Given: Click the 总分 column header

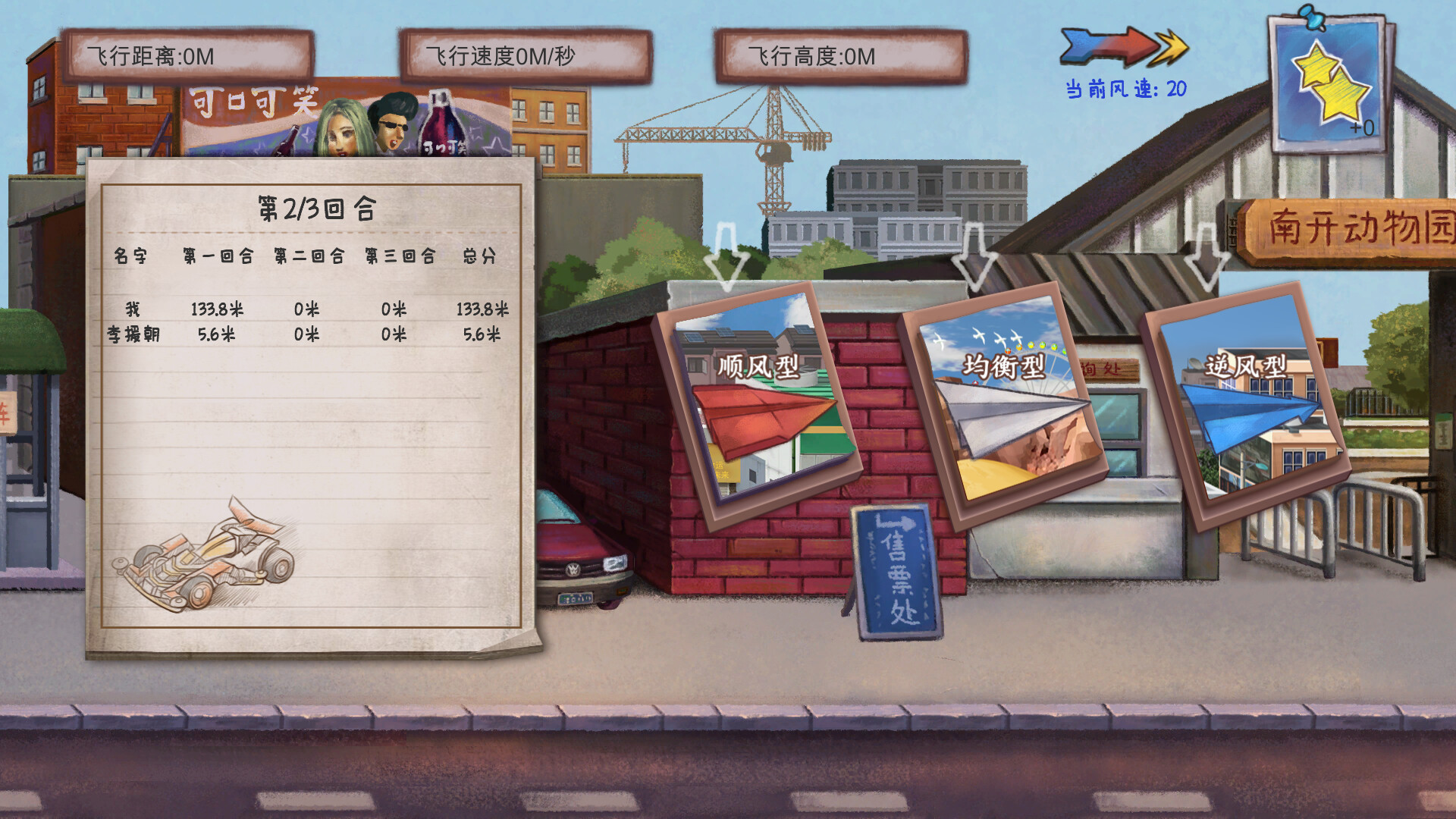Looking at the screenshot, I should 479,256.
